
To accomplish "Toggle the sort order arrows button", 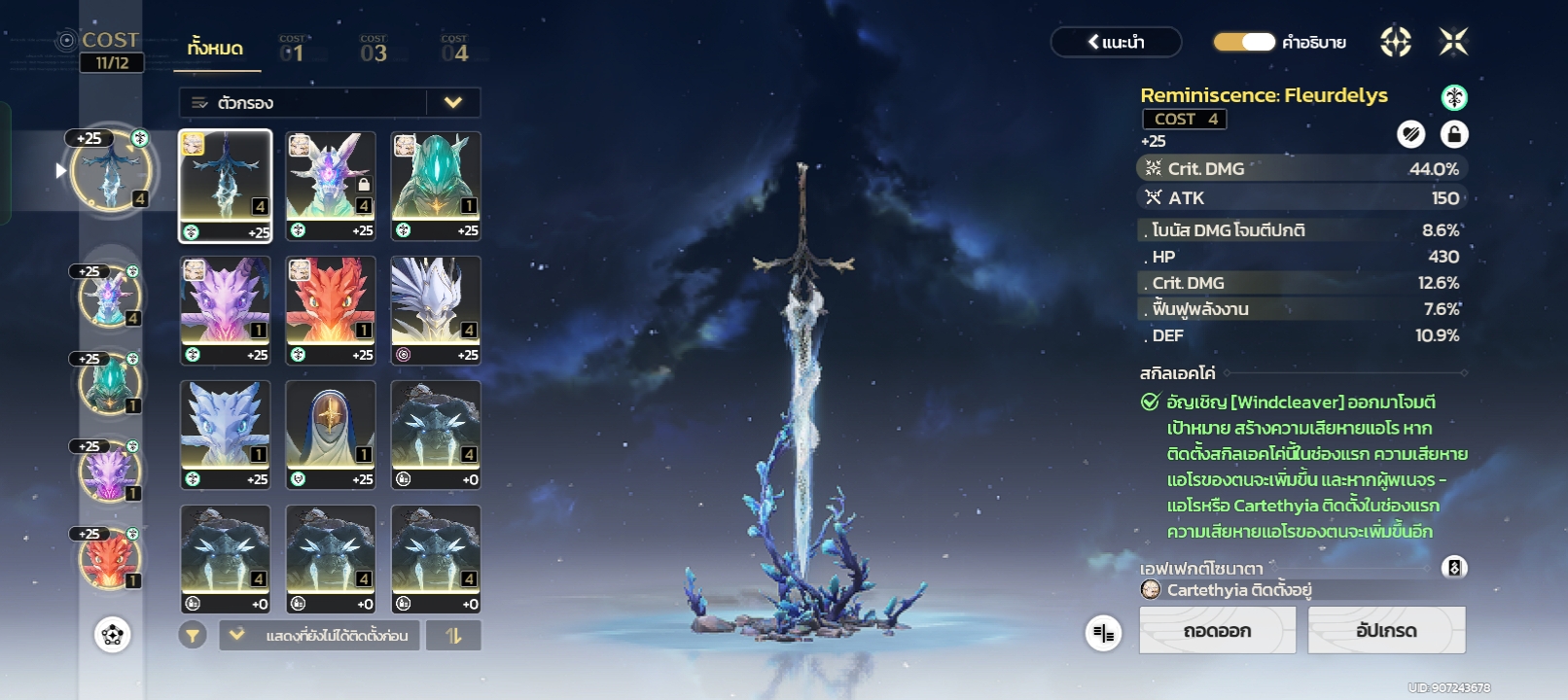I will pyautogui.click(x=453, y=635).
